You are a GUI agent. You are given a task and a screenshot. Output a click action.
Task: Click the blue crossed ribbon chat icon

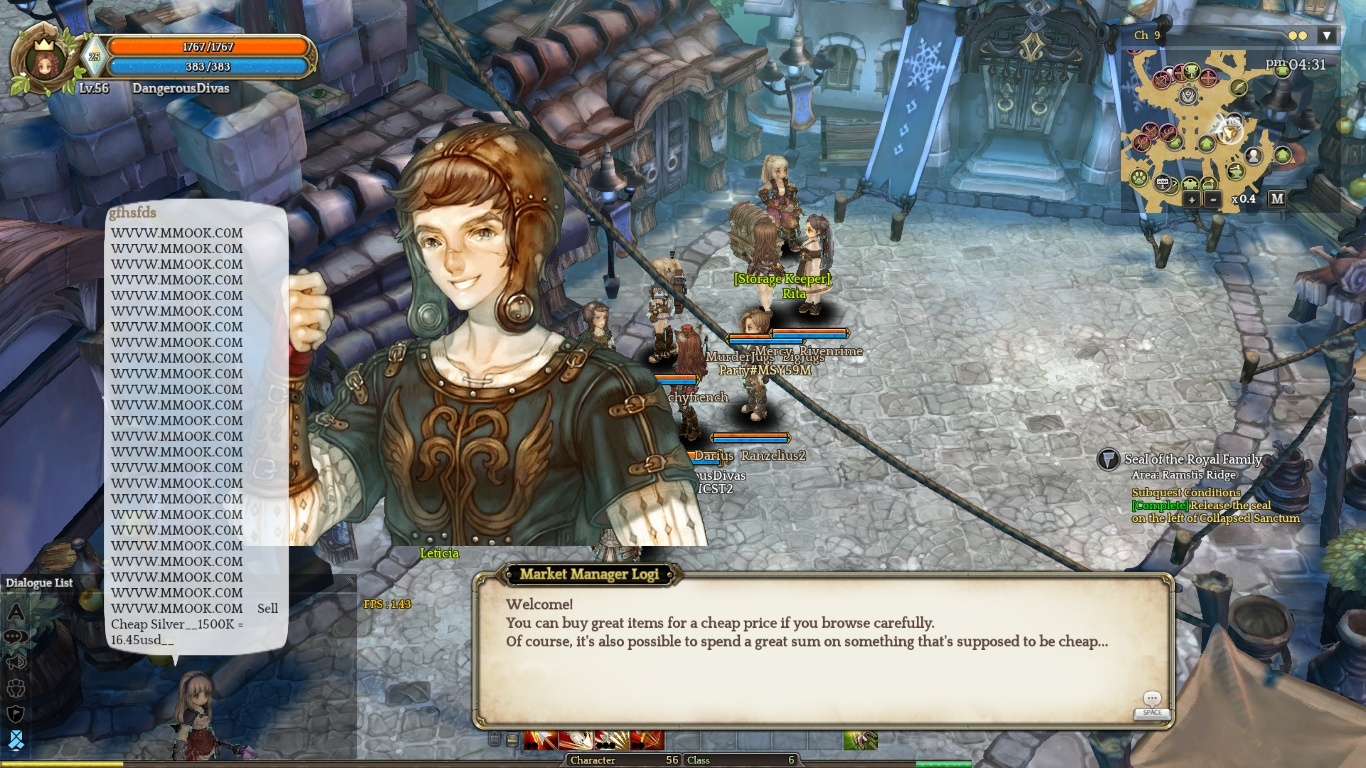16,740
